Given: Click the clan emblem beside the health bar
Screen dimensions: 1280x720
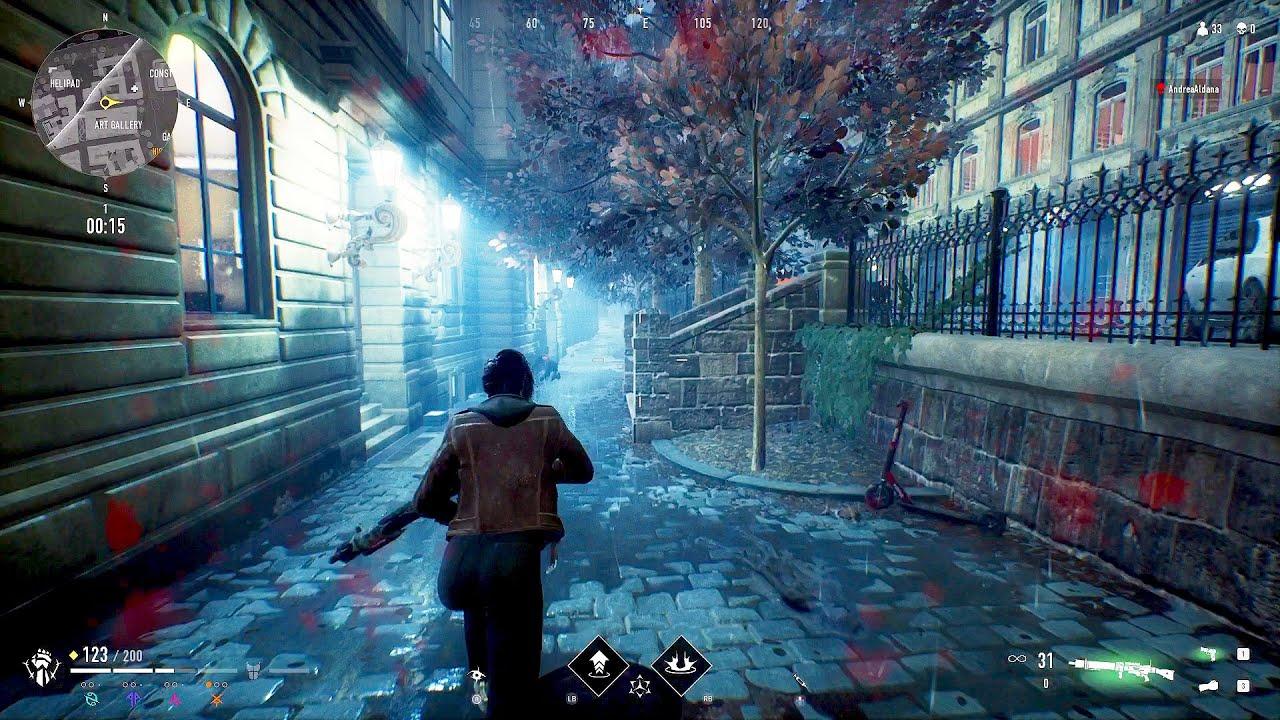Looking at the screenshot, I should coord(43,666).
